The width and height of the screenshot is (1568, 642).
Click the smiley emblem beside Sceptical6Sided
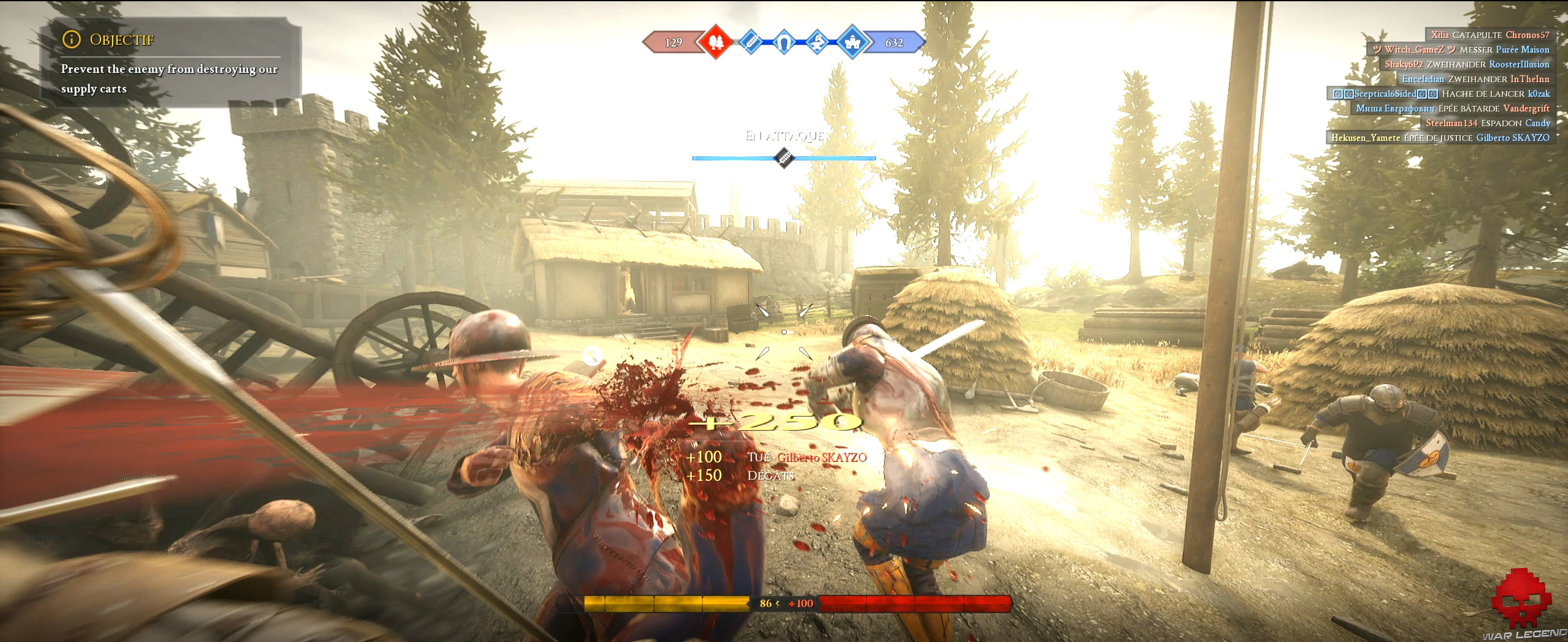(1339, 94)
